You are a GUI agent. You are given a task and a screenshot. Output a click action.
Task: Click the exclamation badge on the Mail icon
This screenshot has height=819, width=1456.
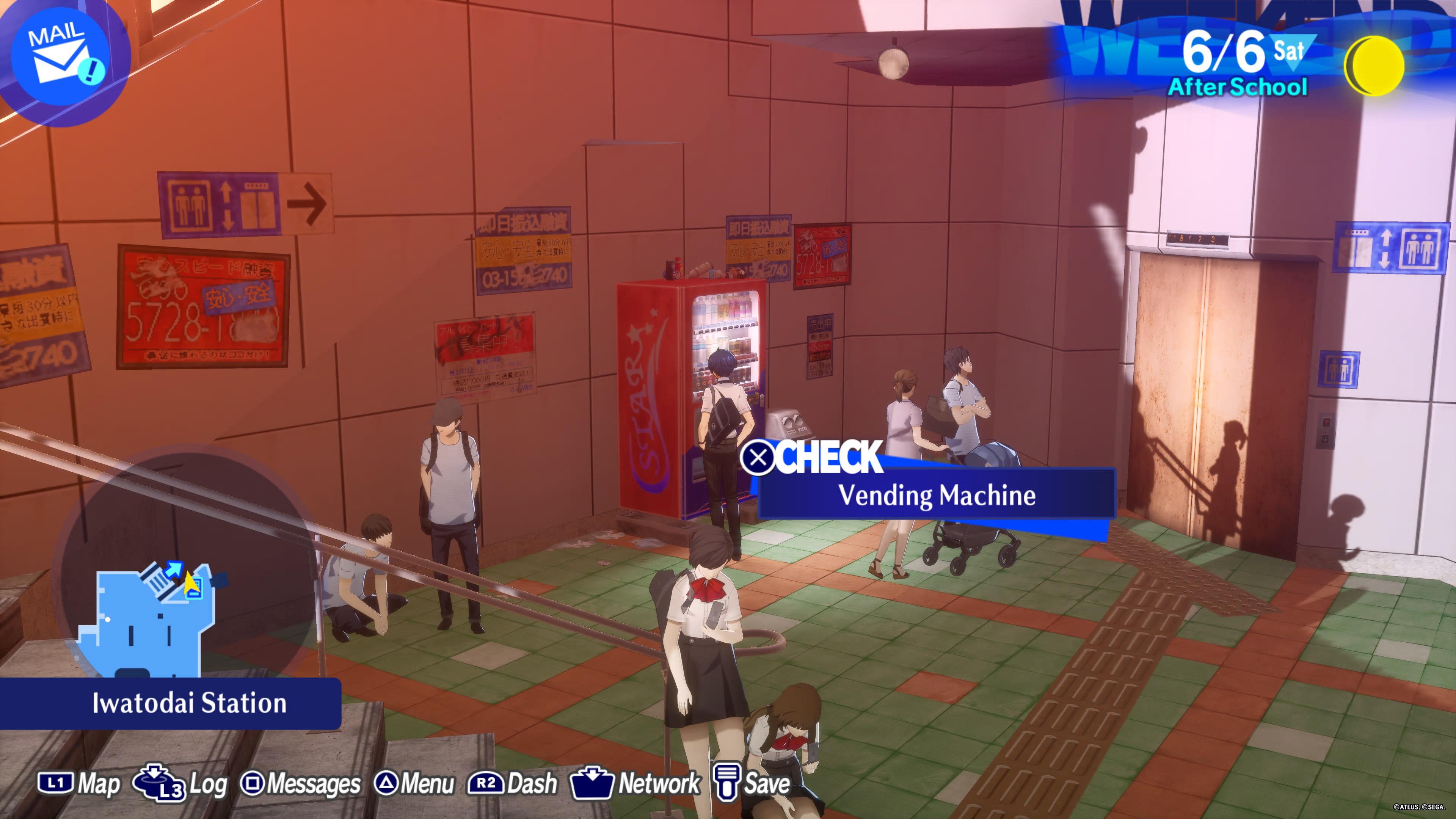coord(91,71)
